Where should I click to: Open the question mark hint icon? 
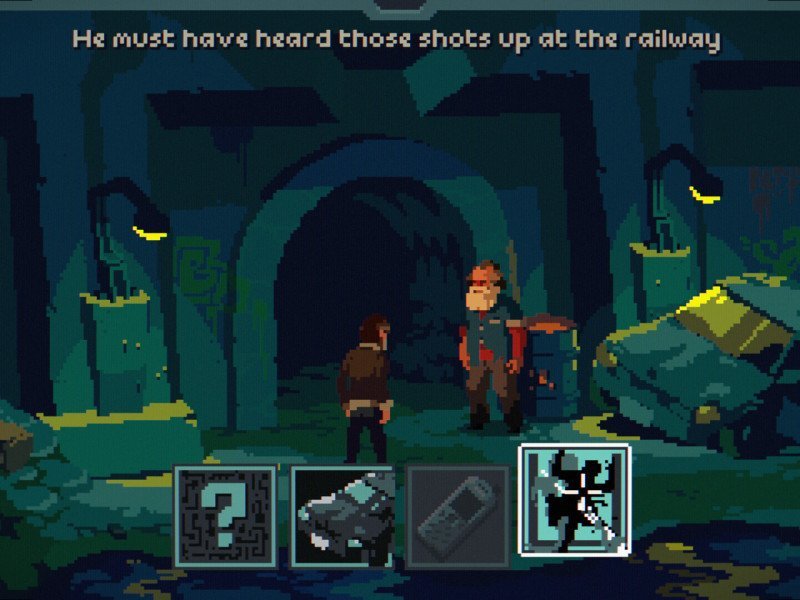226,515
